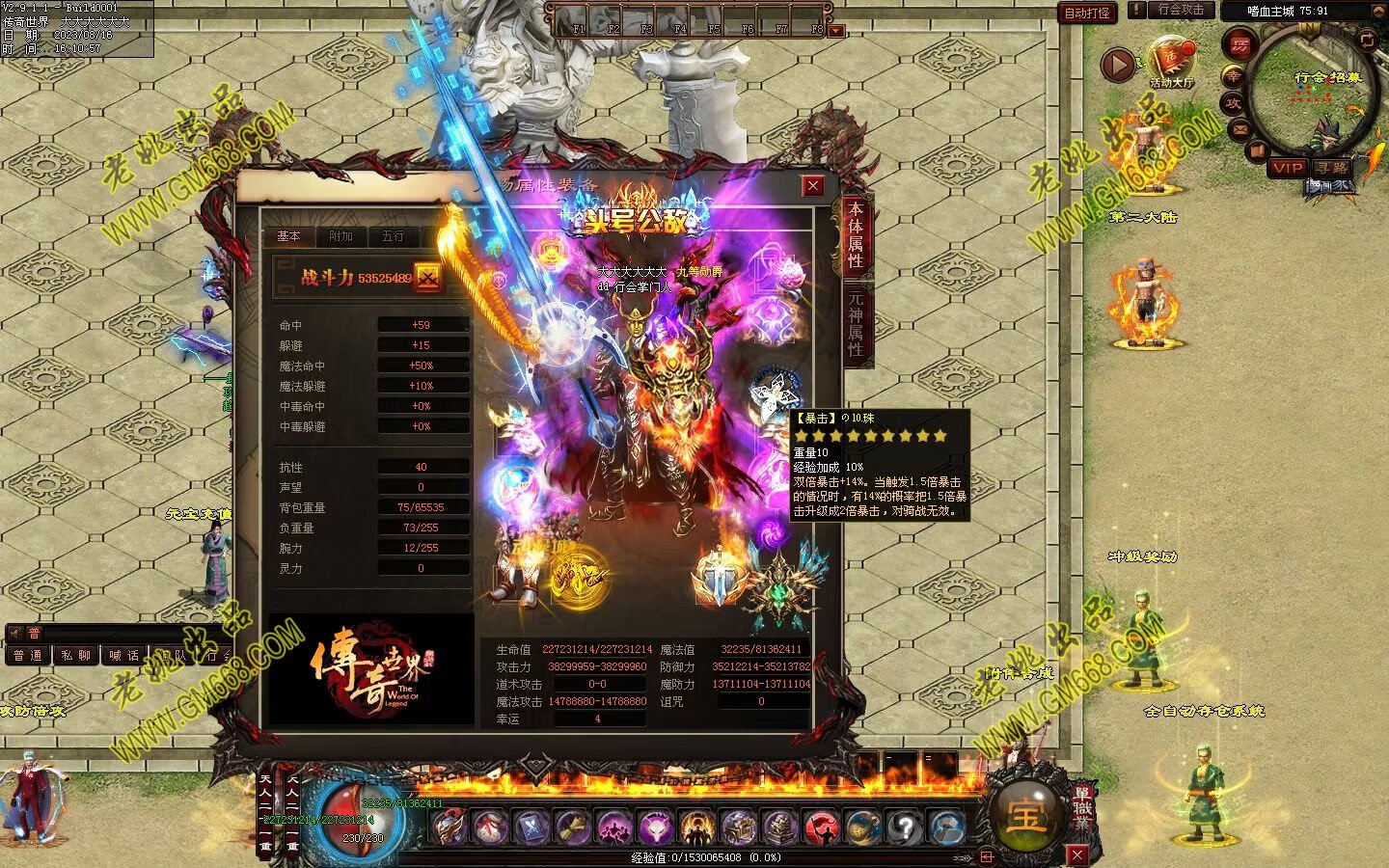Click the minimap refresh arrows button
Image resolution: width=1389 pixels, height=868 pixels.
1367,40
